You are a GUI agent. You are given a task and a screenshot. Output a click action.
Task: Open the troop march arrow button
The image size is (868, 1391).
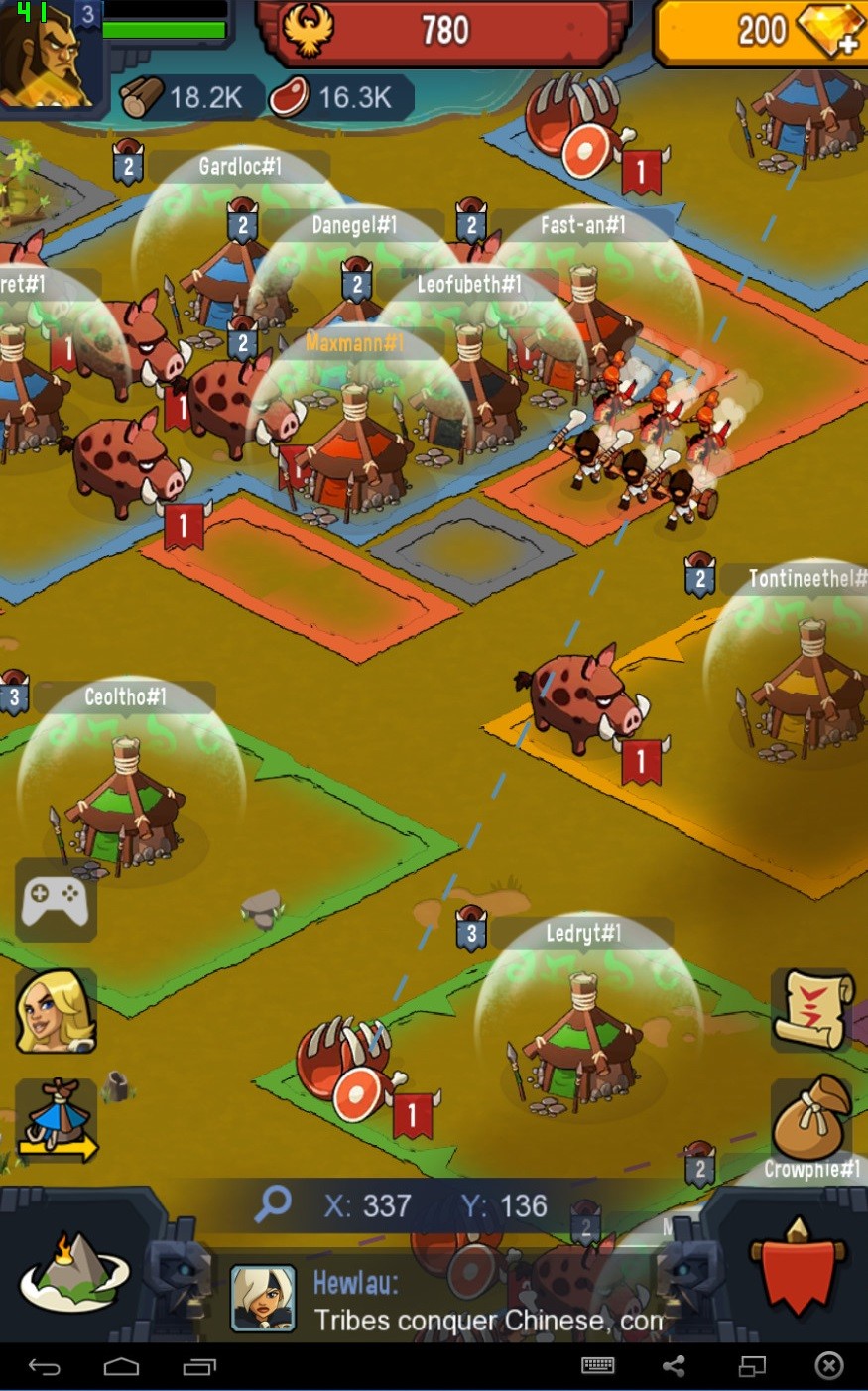click(x=58, y=1121)
